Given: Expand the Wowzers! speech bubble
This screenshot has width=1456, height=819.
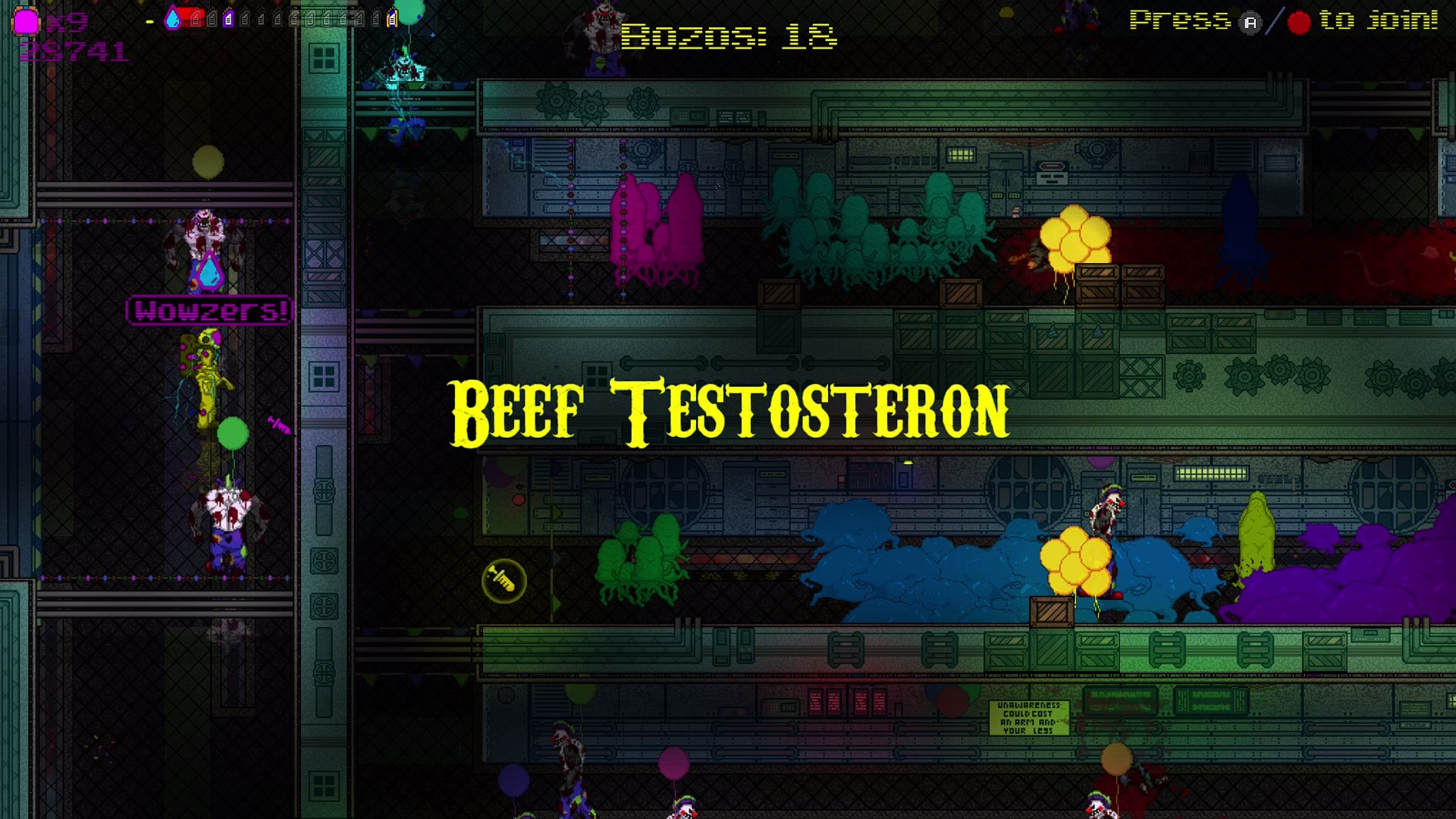Looking at the screenshot, I should 210,311.
